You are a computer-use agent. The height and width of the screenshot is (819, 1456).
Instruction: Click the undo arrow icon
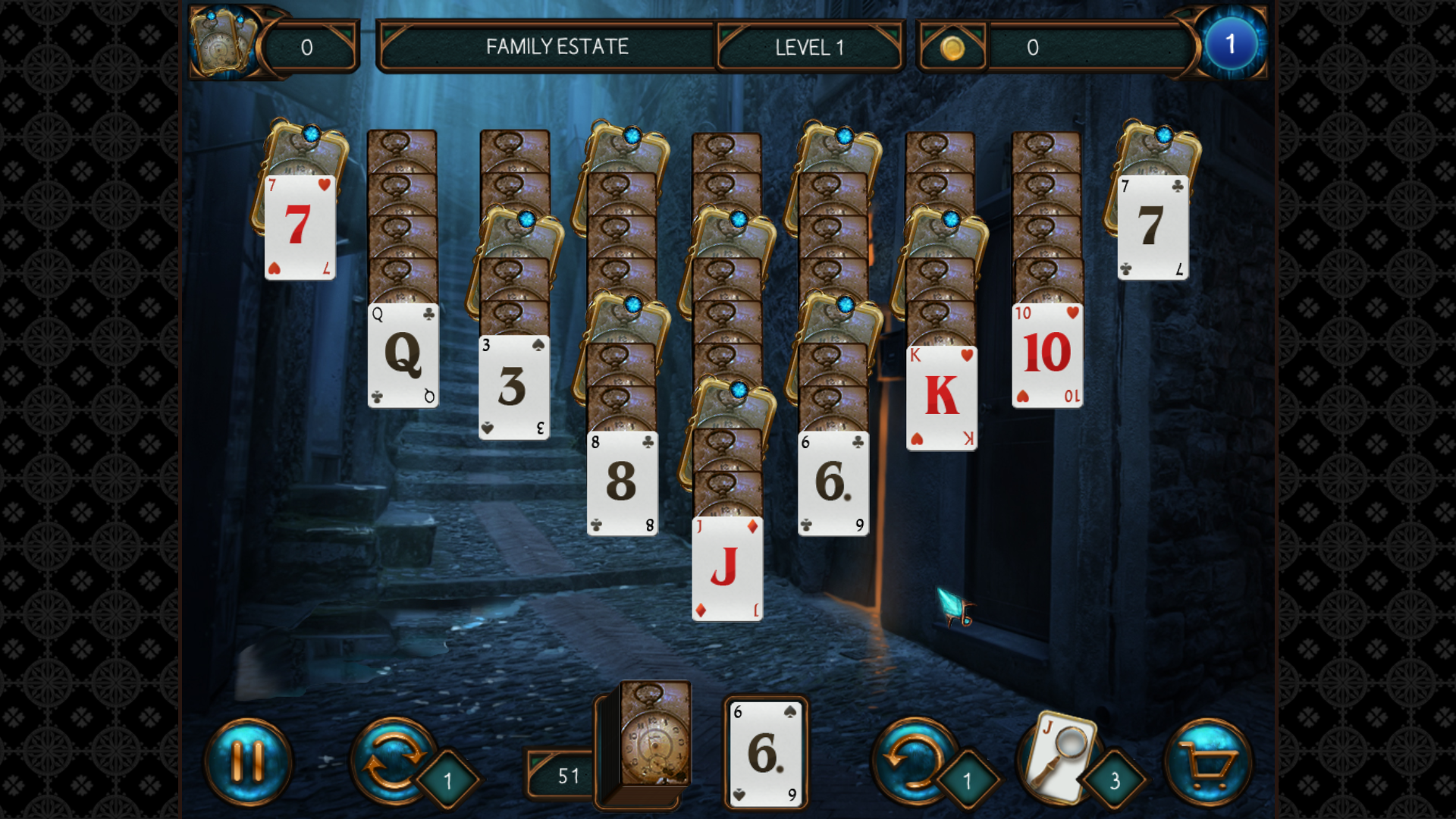(x=916, y=761)
